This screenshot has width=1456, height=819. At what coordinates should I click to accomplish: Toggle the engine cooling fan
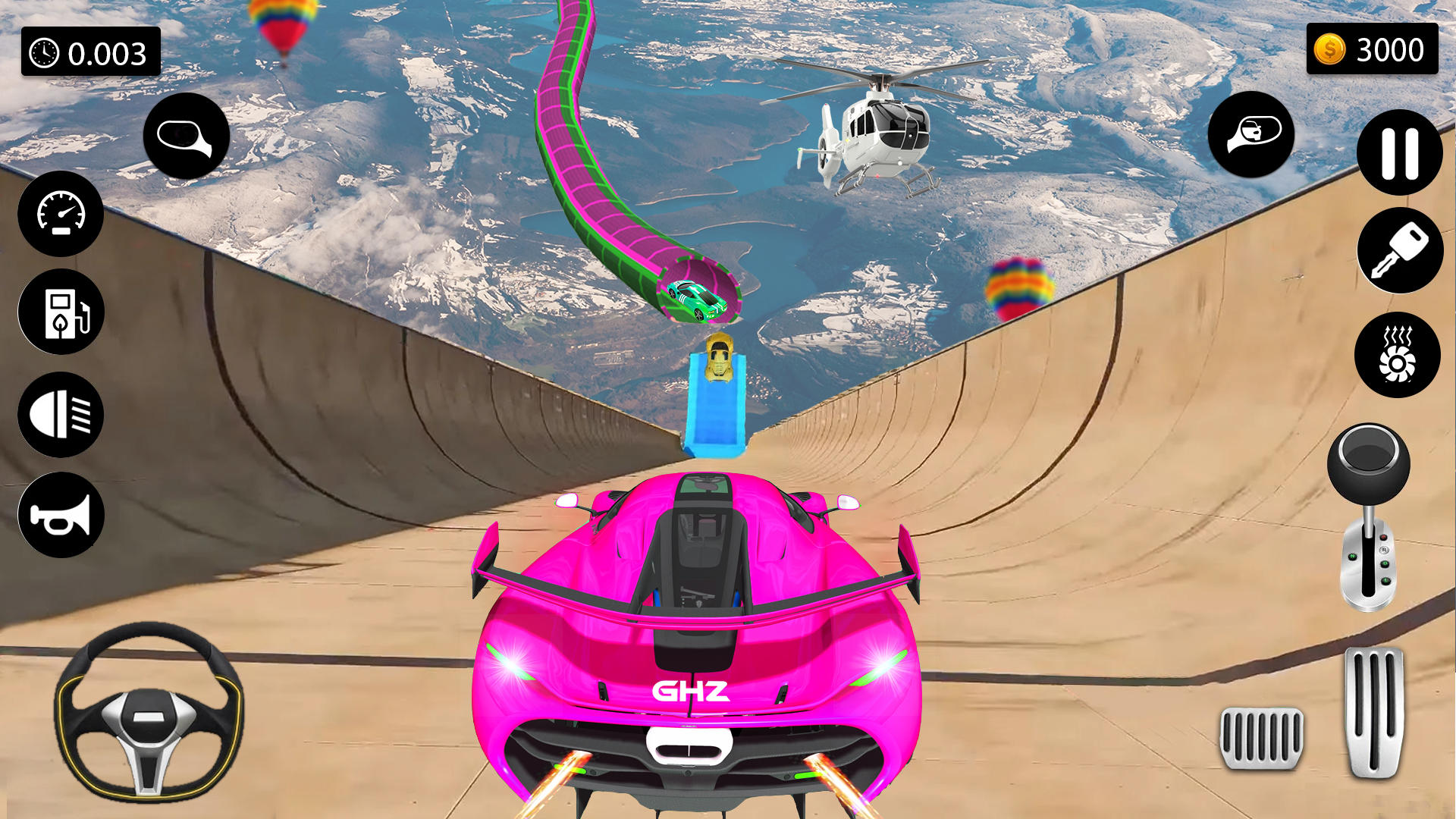(1399, 354)
